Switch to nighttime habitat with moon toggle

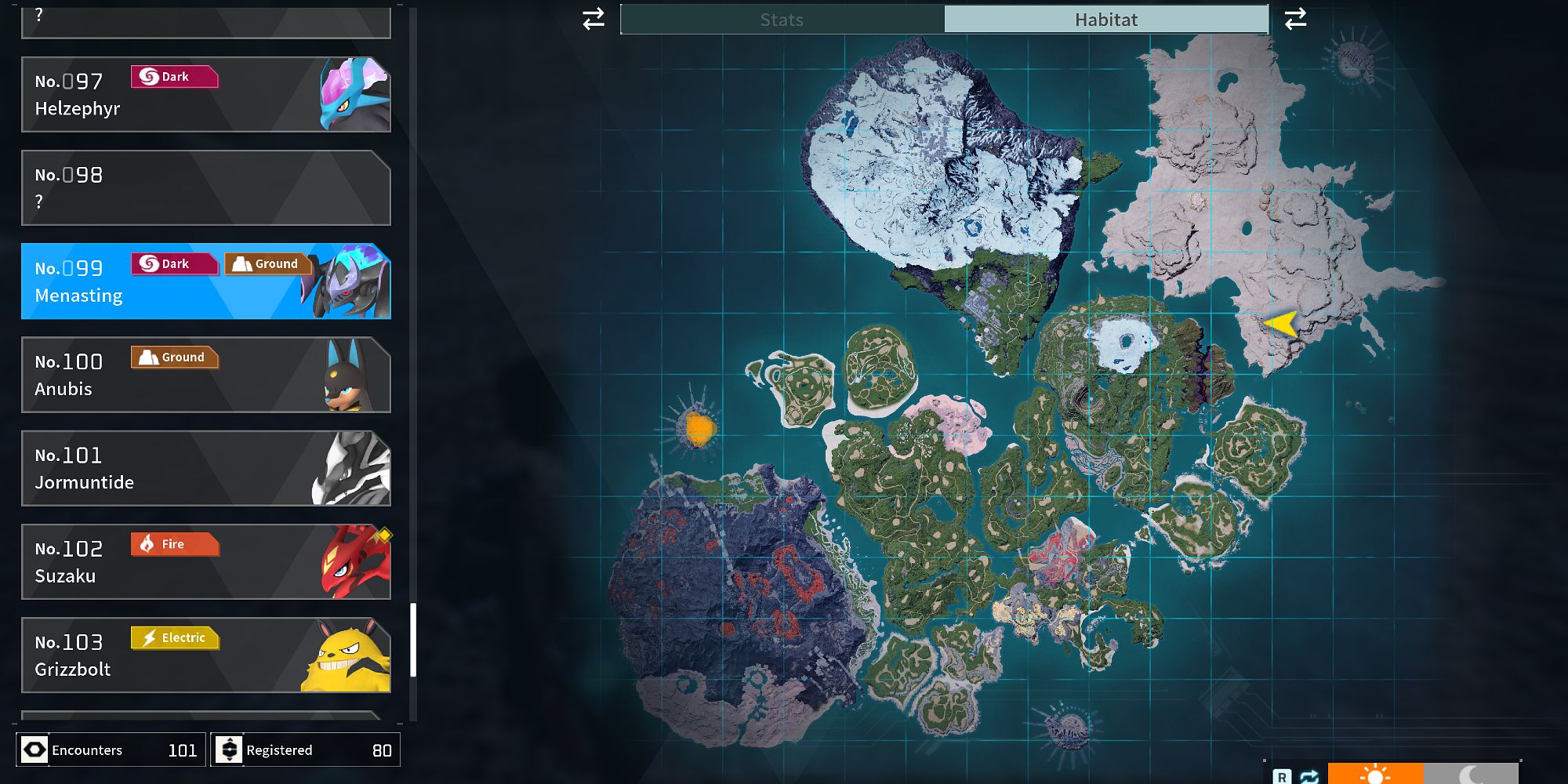click(1471, 774)
